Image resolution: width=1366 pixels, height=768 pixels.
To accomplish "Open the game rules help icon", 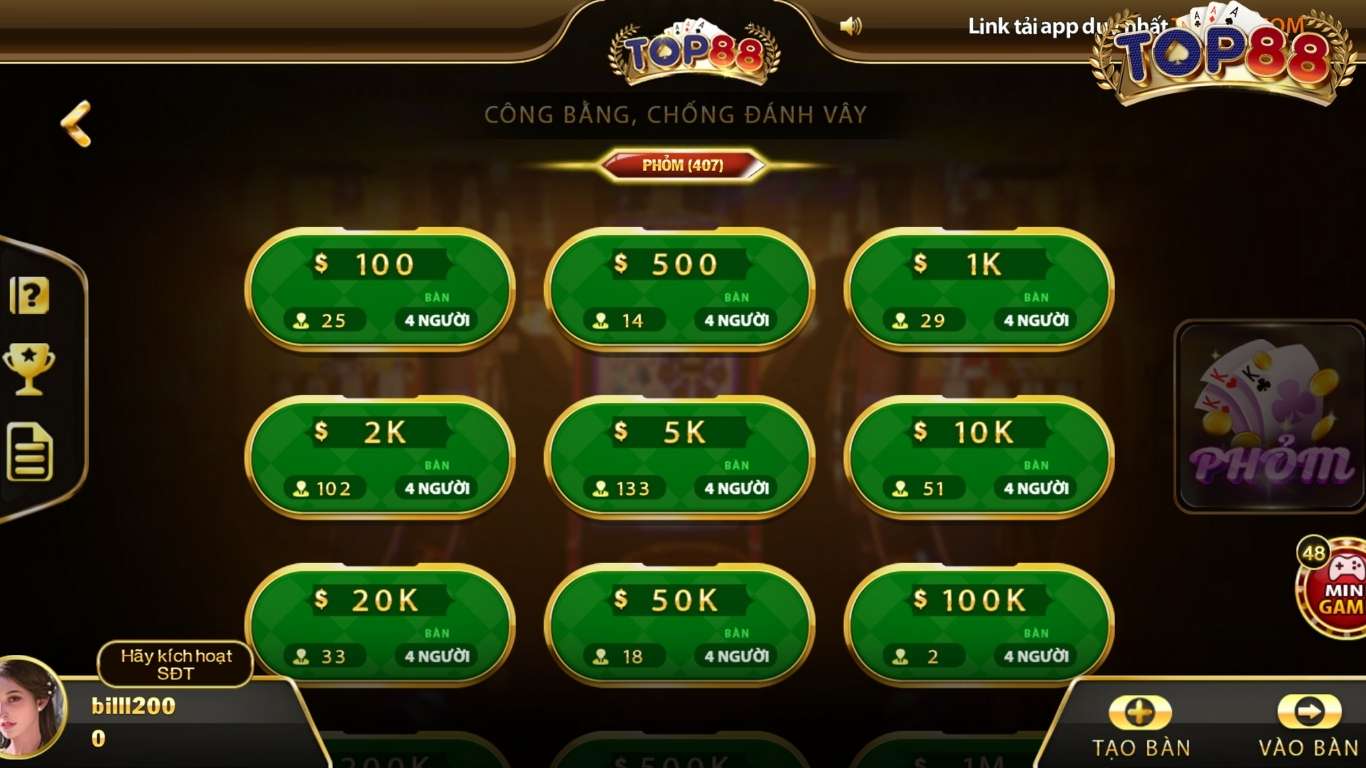I will [30, 293].
